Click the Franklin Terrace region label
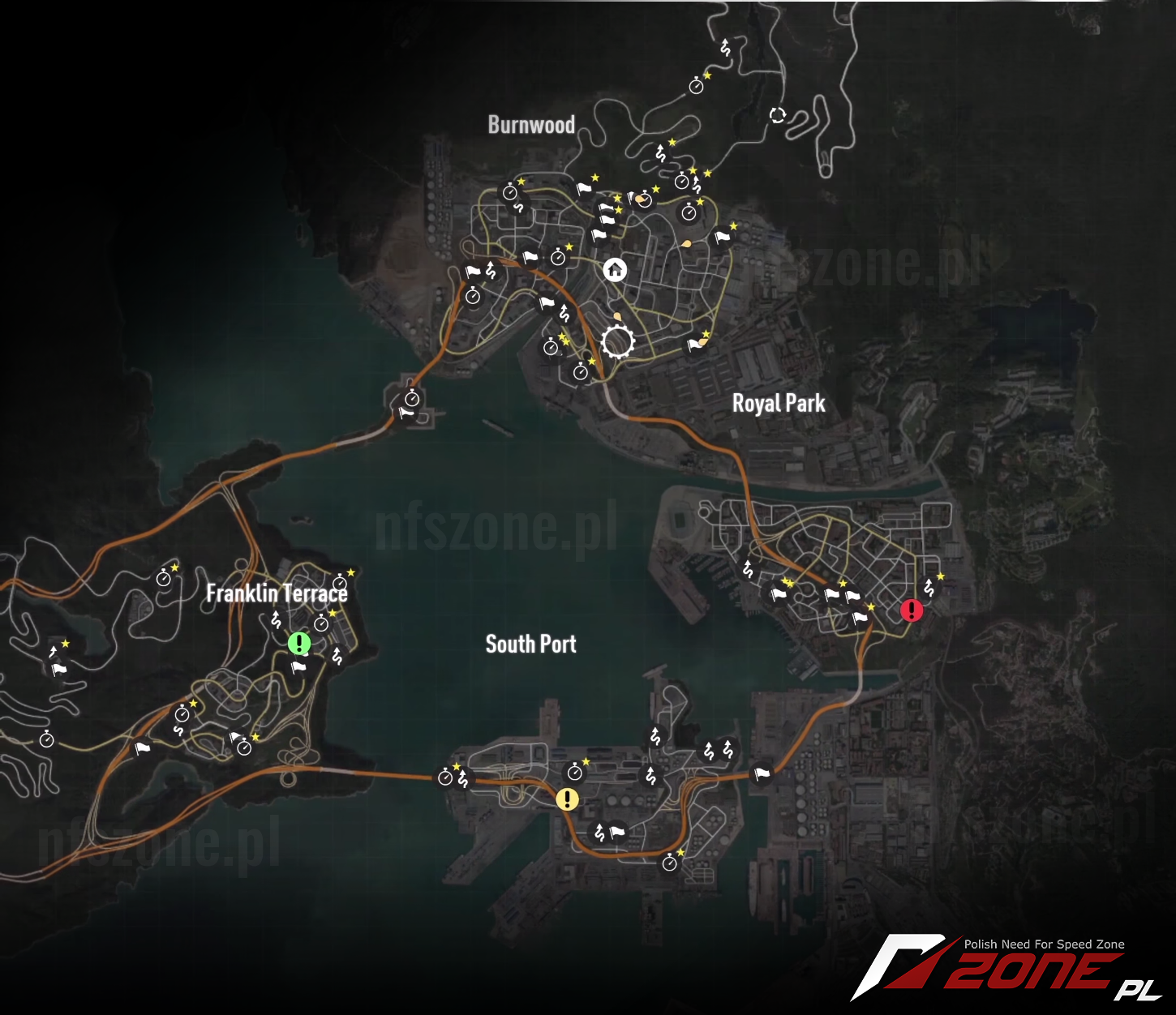Viewport: 1176px width, 1015px height. pos(277,594)
